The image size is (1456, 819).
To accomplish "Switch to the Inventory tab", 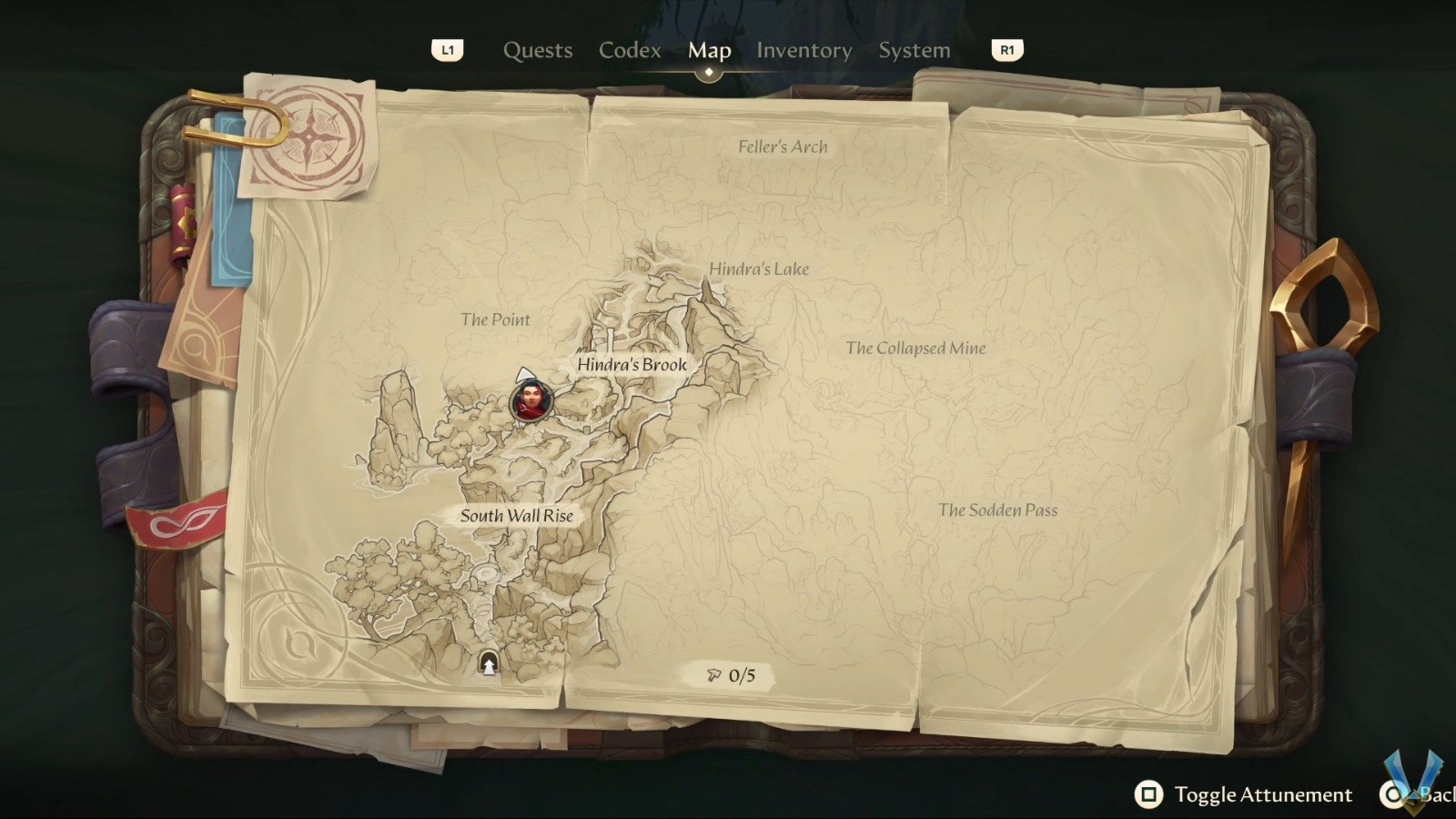I will 804,51.
